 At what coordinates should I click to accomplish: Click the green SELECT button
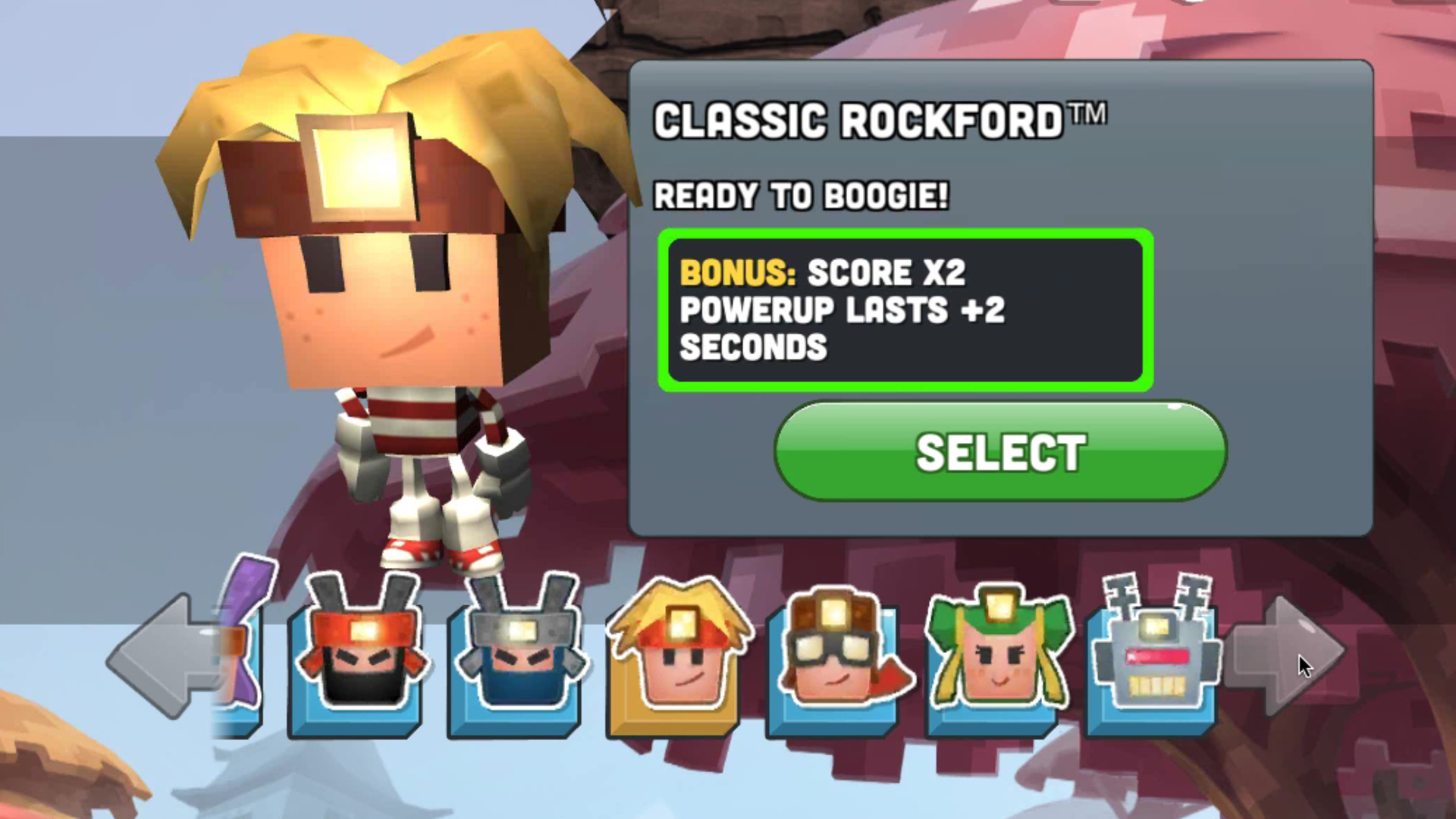click(997, 453)
